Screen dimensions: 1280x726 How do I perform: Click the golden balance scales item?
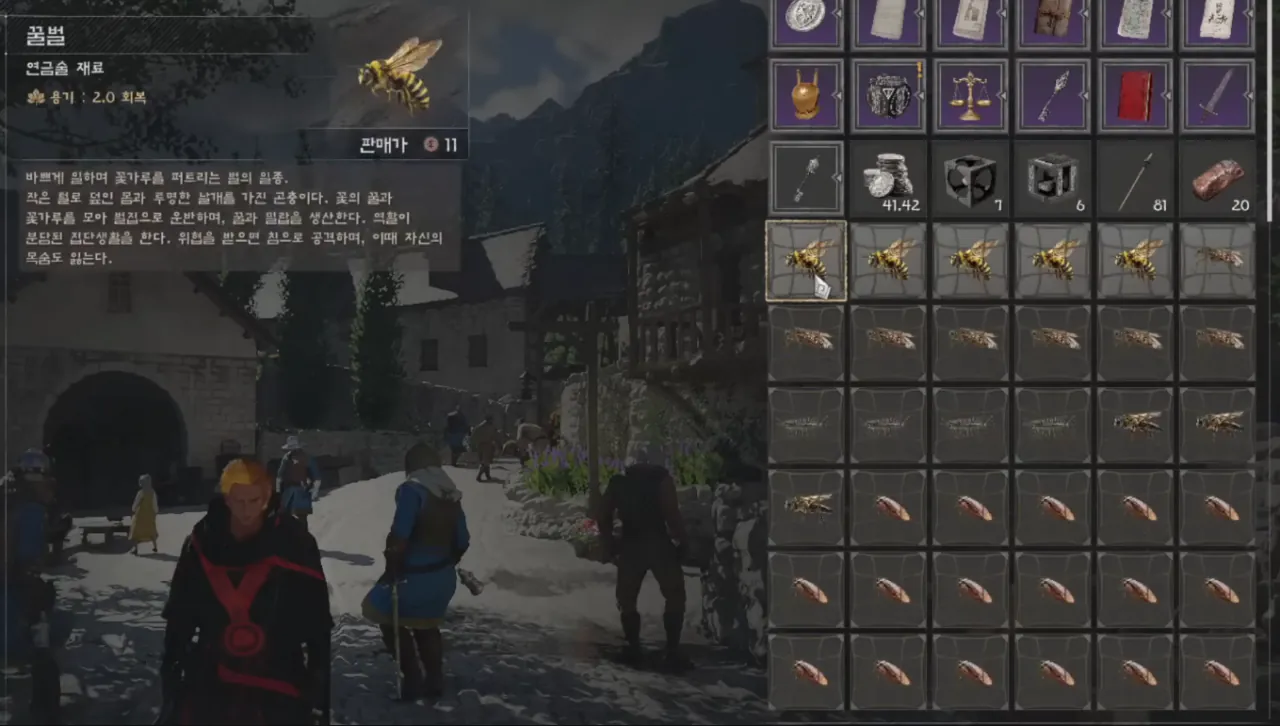970,96
